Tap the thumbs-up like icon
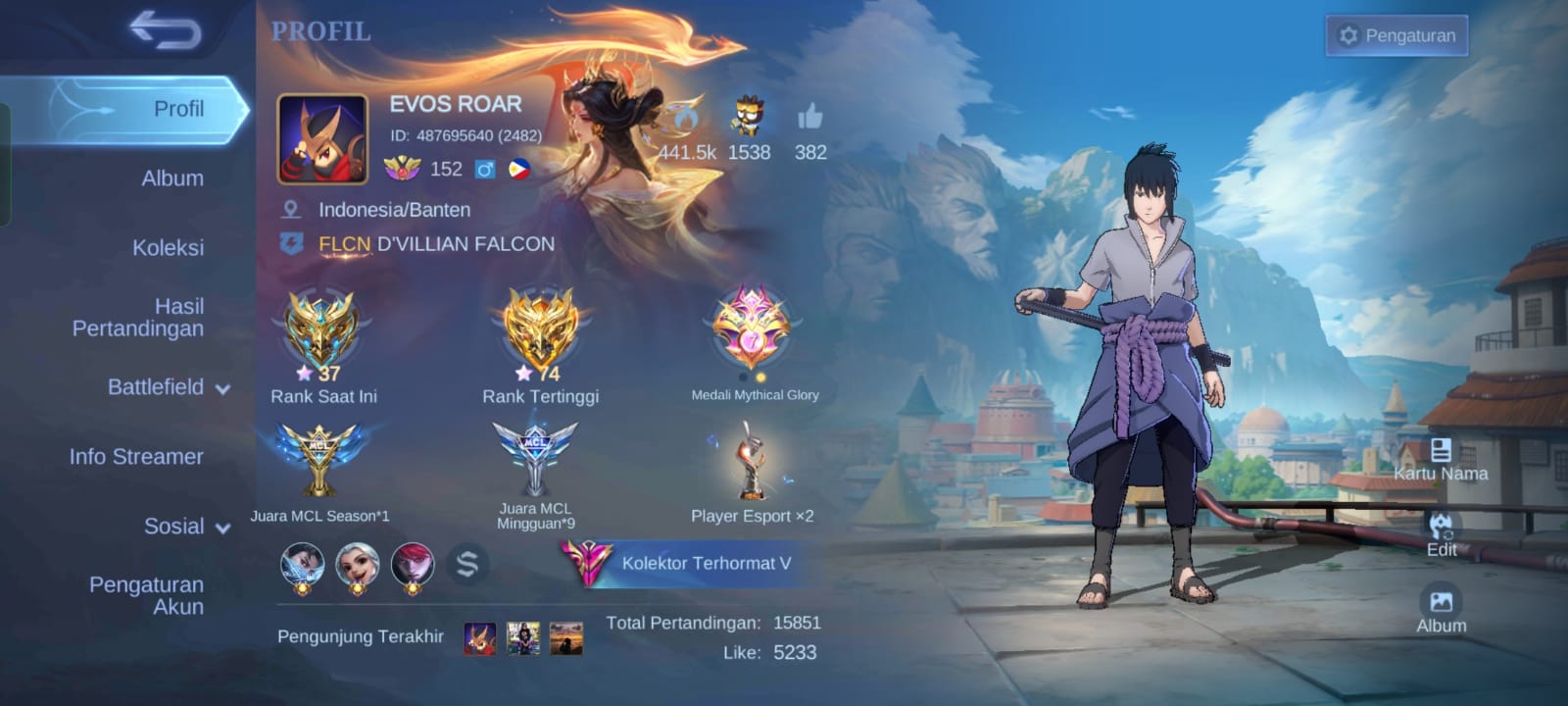This screenshot has height=706, width=1568. (810, 120)
